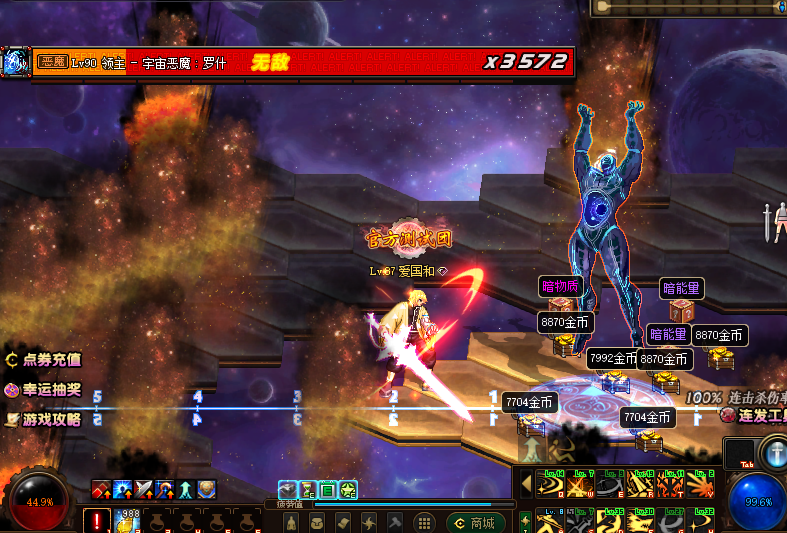Click the green star buff icon
The image size is (787, 533).
[348, 489]
